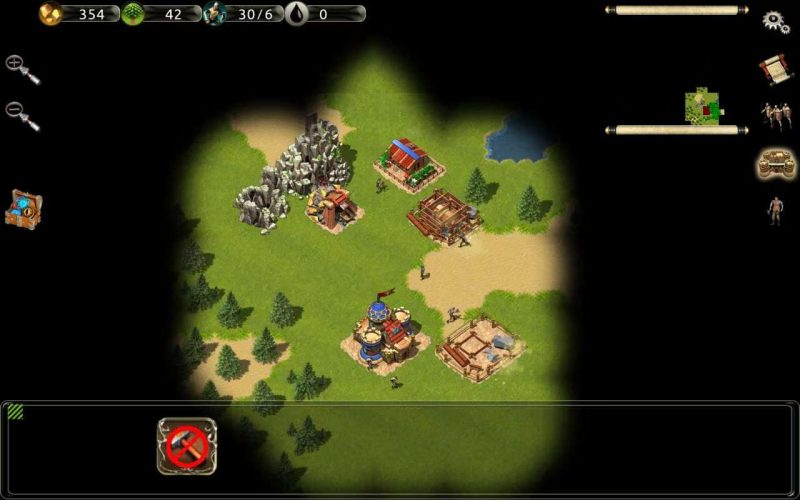800x500 pixels.
Task: Open the scroll parchment icon
Action: click(x=774, y=69)
